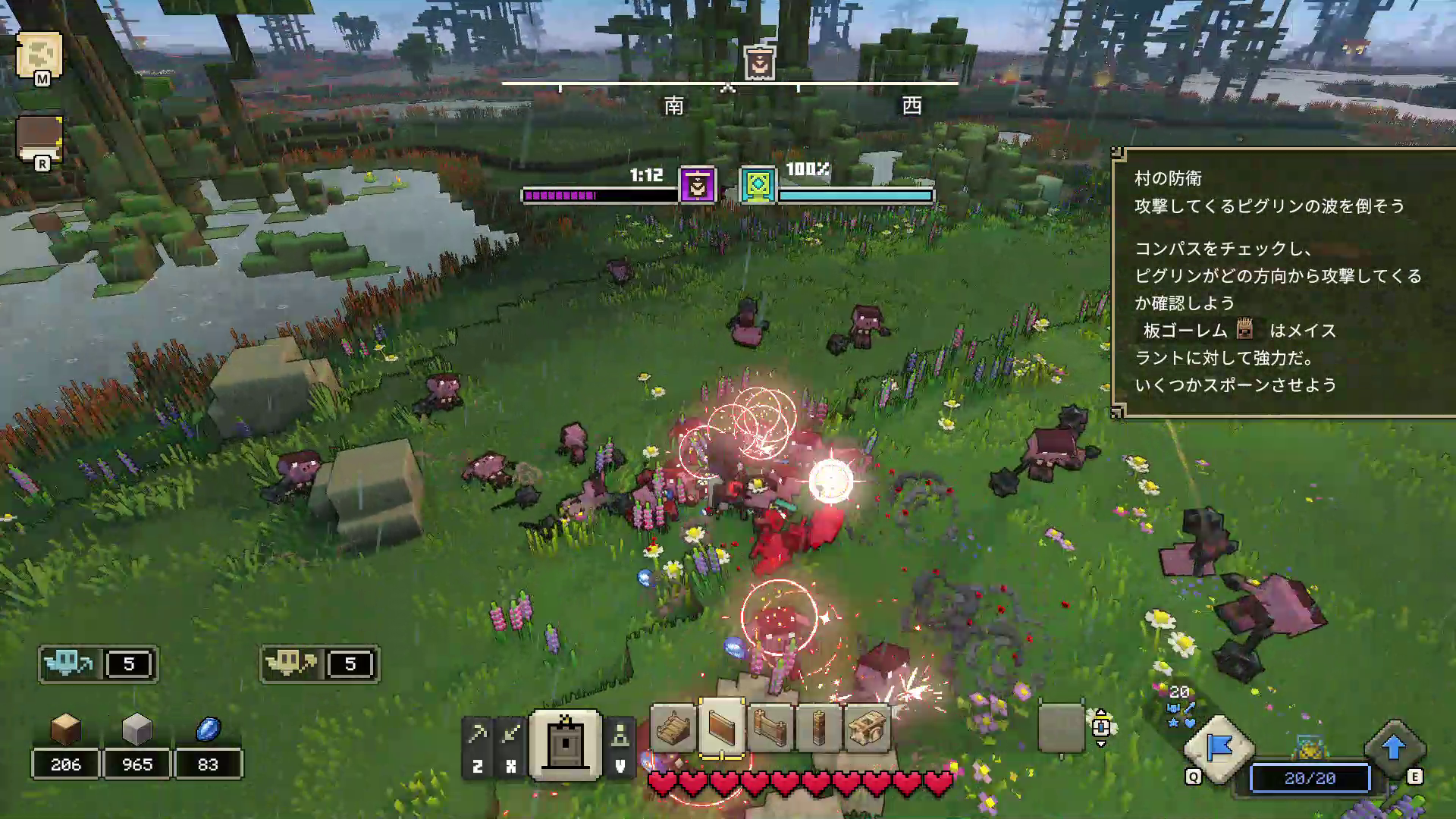The width and height of the screenshot is (1456, 819).
Task: Select the wooden pillar build slot
Action: (819, 728)
